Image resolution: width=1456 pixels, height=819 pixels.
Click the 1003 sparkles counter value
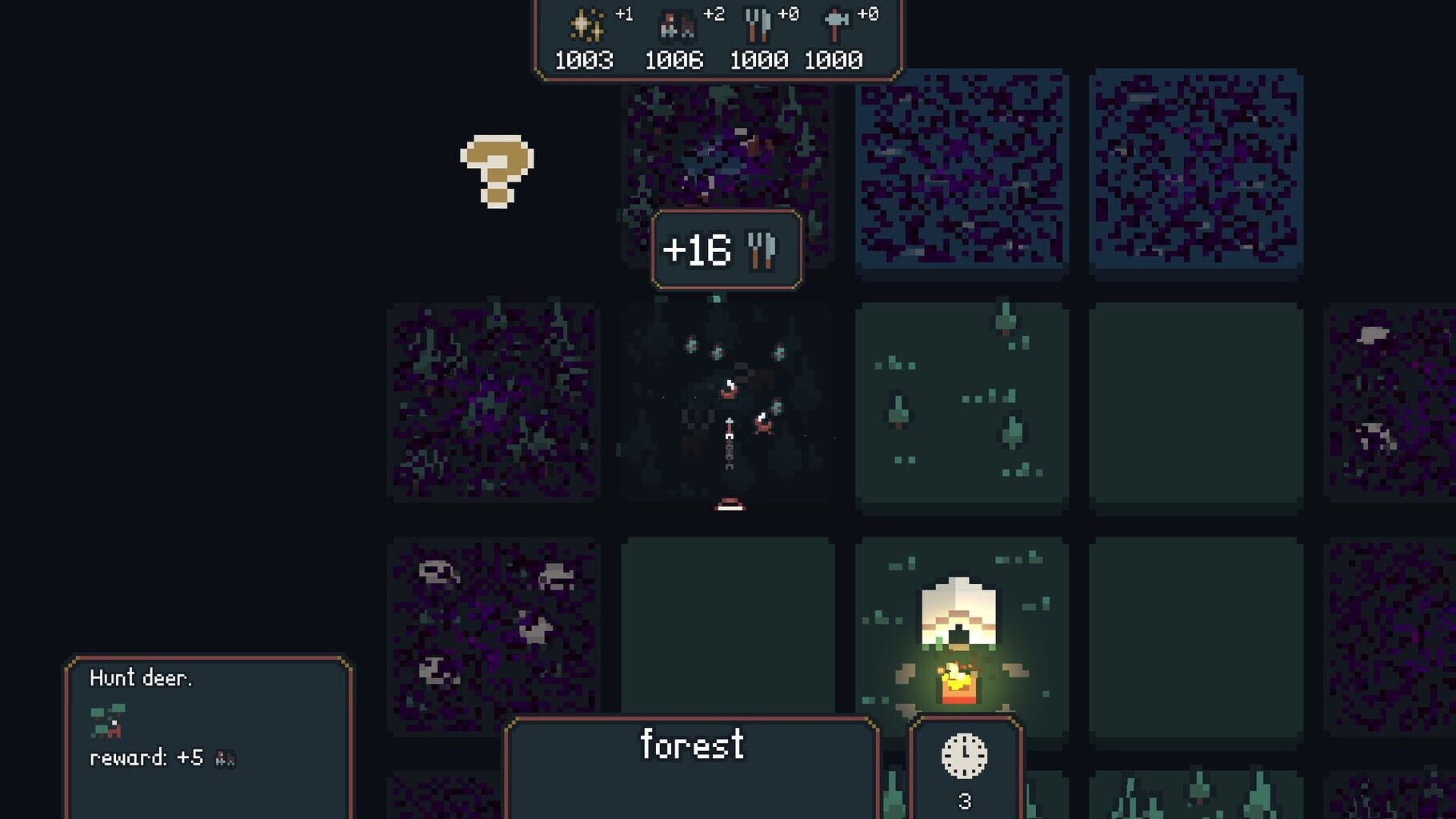point(585,59)
